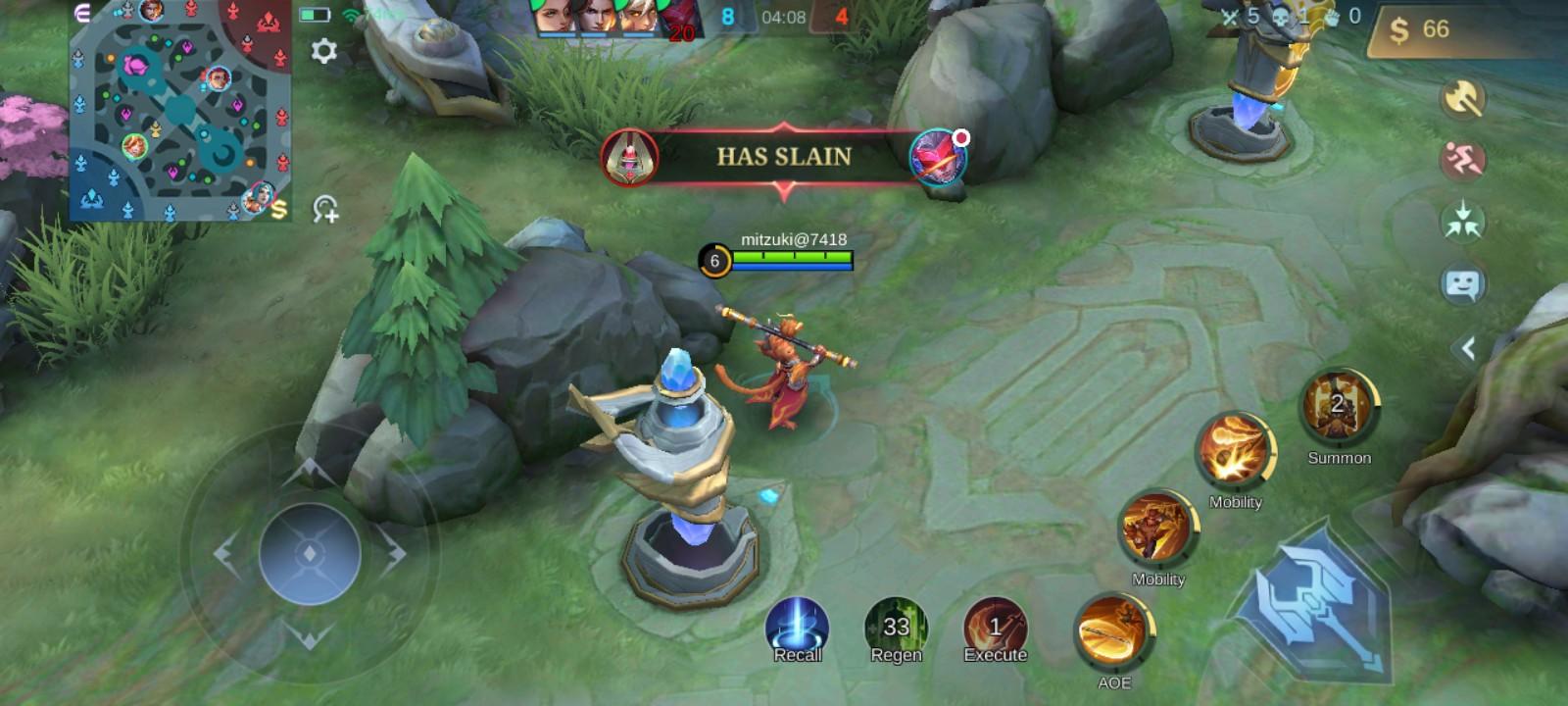Open the quick chat bubble on the right edge
This screenshot has height=706, width=1568.
point(1464,283)
